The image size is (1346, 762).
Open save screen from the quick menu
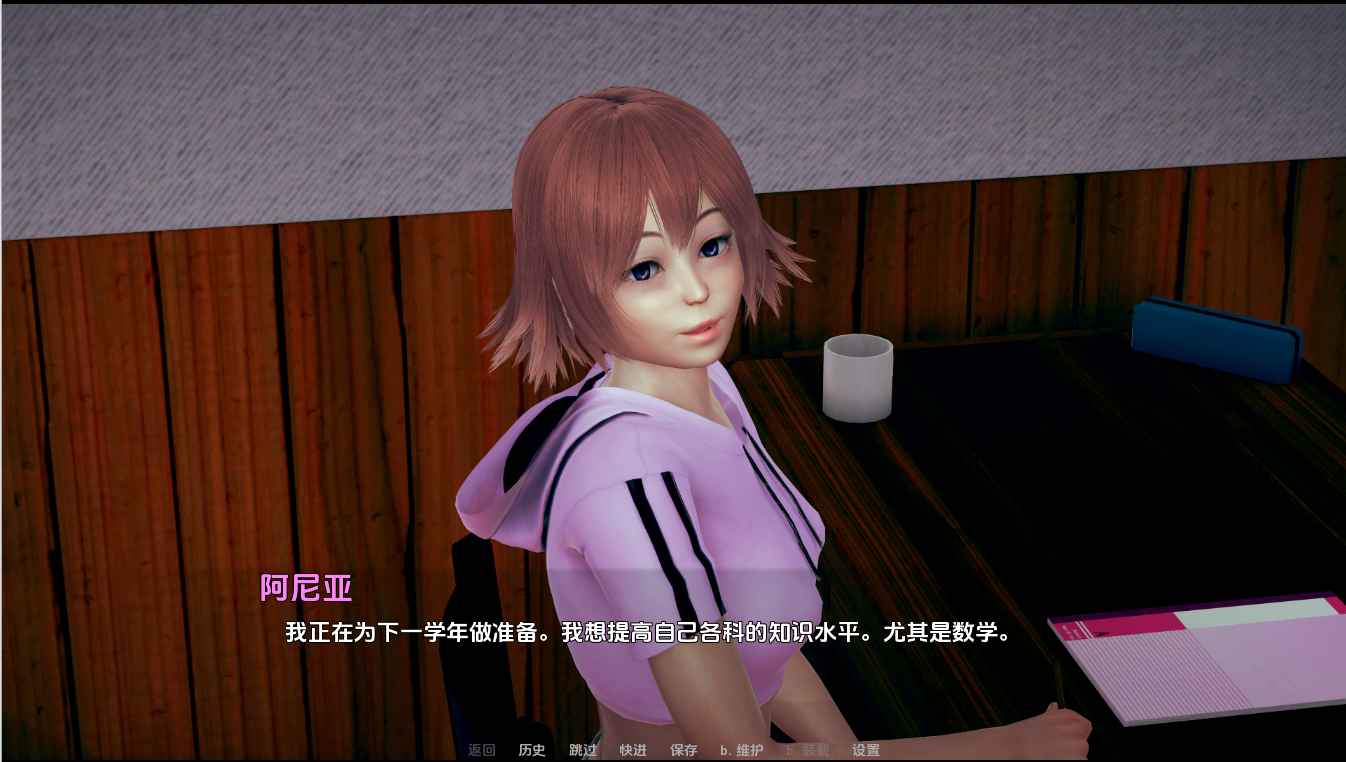tap(684, 750)
